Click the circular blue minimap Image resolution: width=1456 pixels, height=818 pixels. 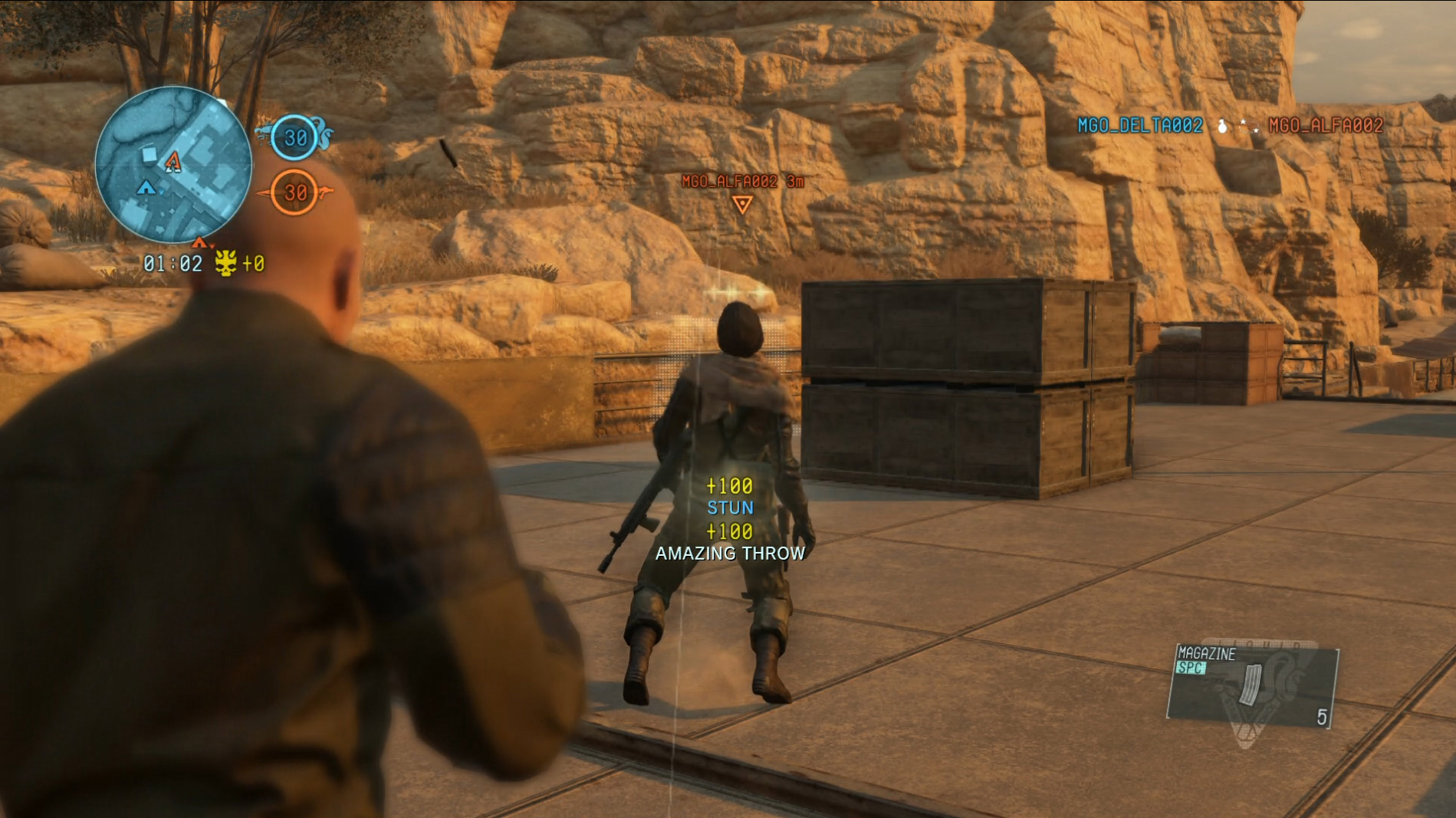pyautogui.click(x=173, y=163)
